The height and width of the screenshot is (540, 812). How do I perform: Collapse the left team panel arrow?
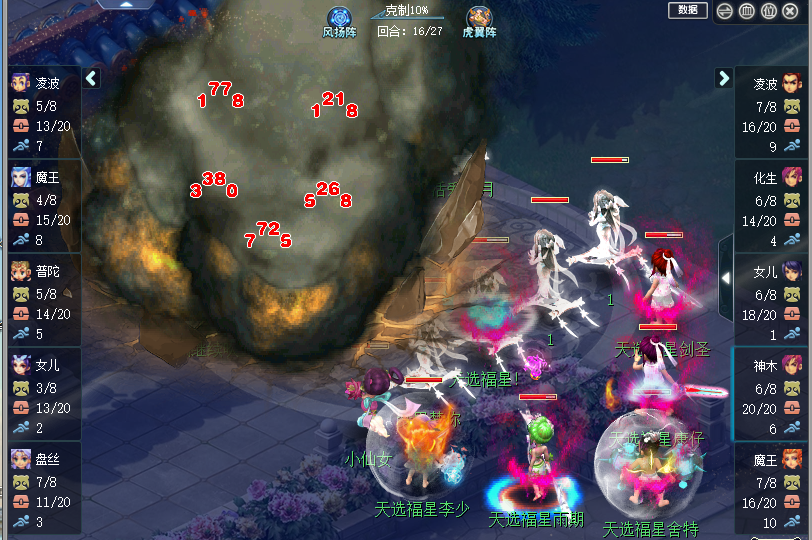coord(91,78)
